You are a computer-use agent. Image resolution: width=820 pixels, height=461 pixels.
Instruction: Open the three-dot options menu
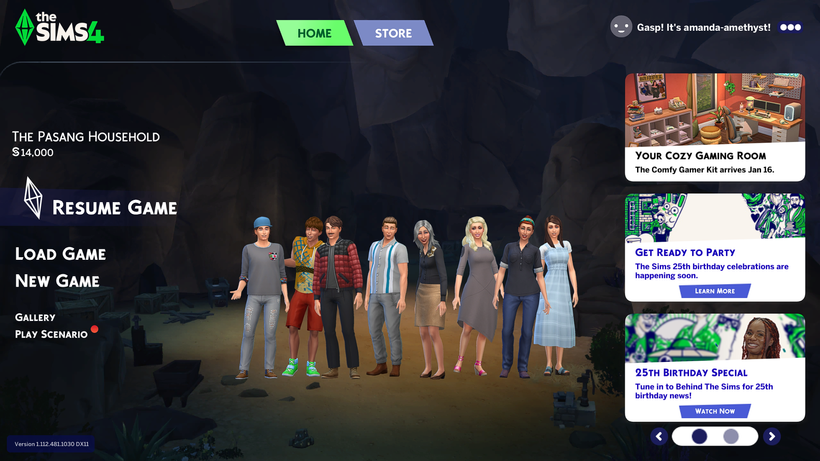point(791,27)
